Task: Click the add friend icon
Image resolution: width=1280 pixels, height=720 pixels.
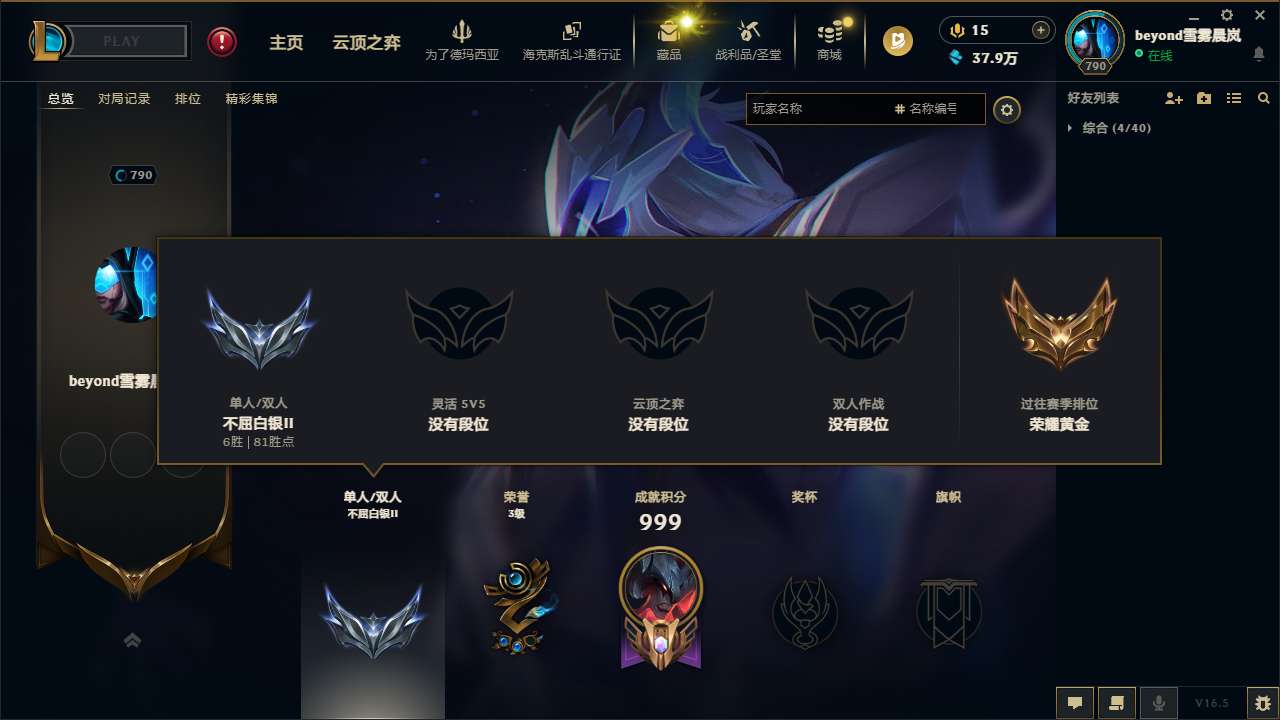Action: 1174,98
